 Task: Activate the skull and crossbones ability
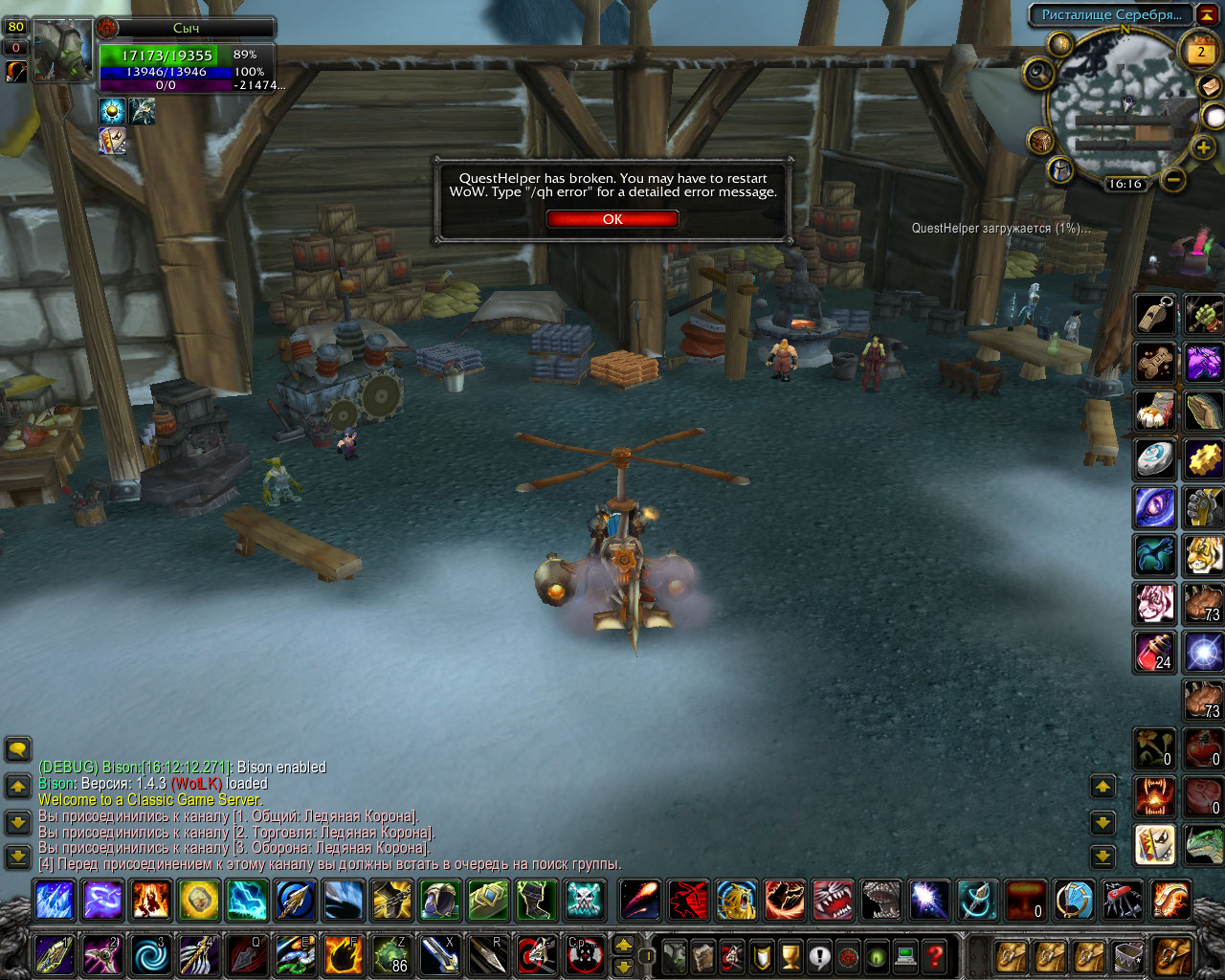[x=584, y=901]
